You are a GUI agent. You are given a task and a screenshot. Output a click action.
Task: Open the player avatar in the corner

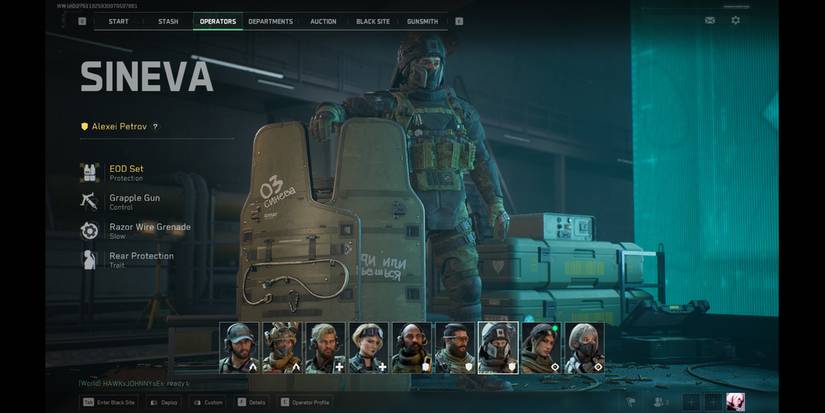735,402
